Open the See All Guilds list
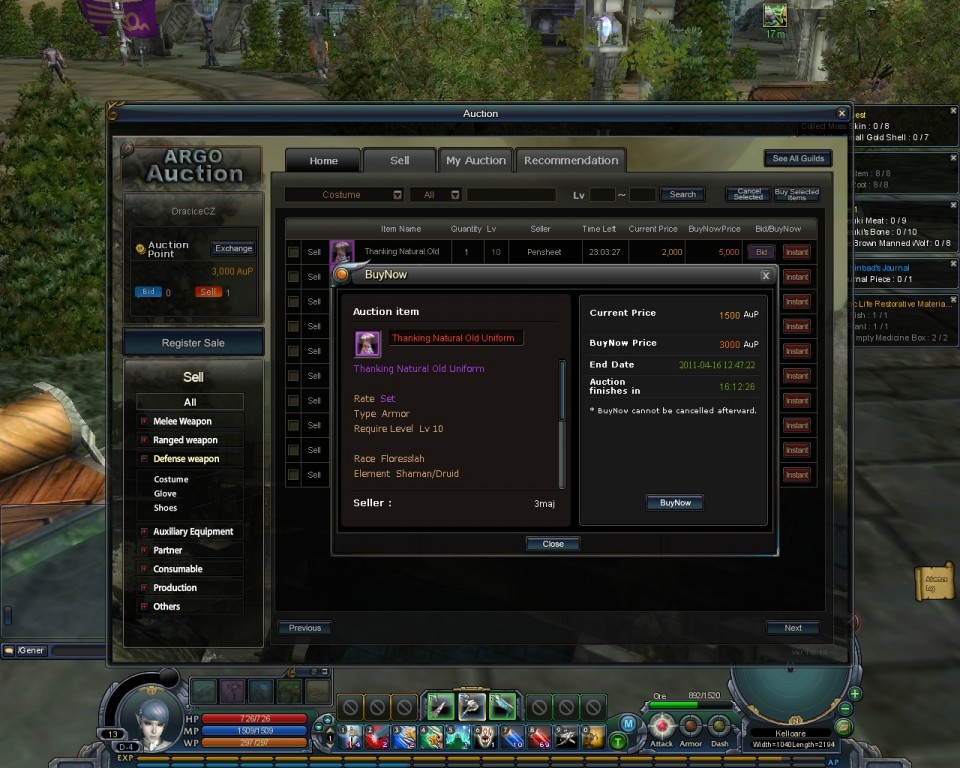 click(x=798, y=159)
